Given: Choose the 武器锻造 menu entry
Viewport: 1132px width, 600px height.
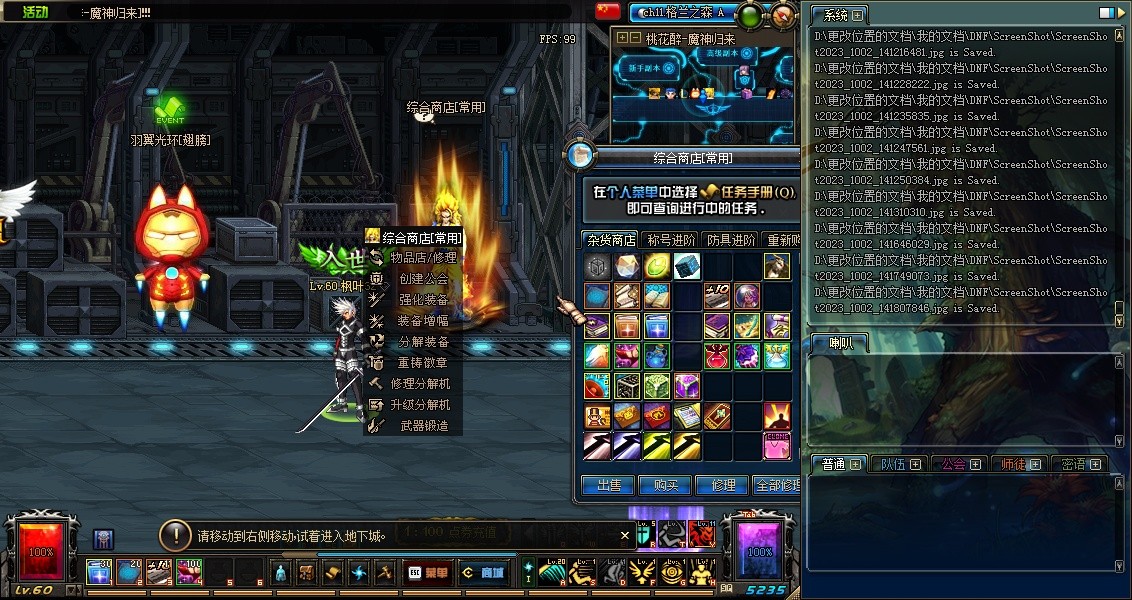Looking at the screenshot, I should coord(423,426).
